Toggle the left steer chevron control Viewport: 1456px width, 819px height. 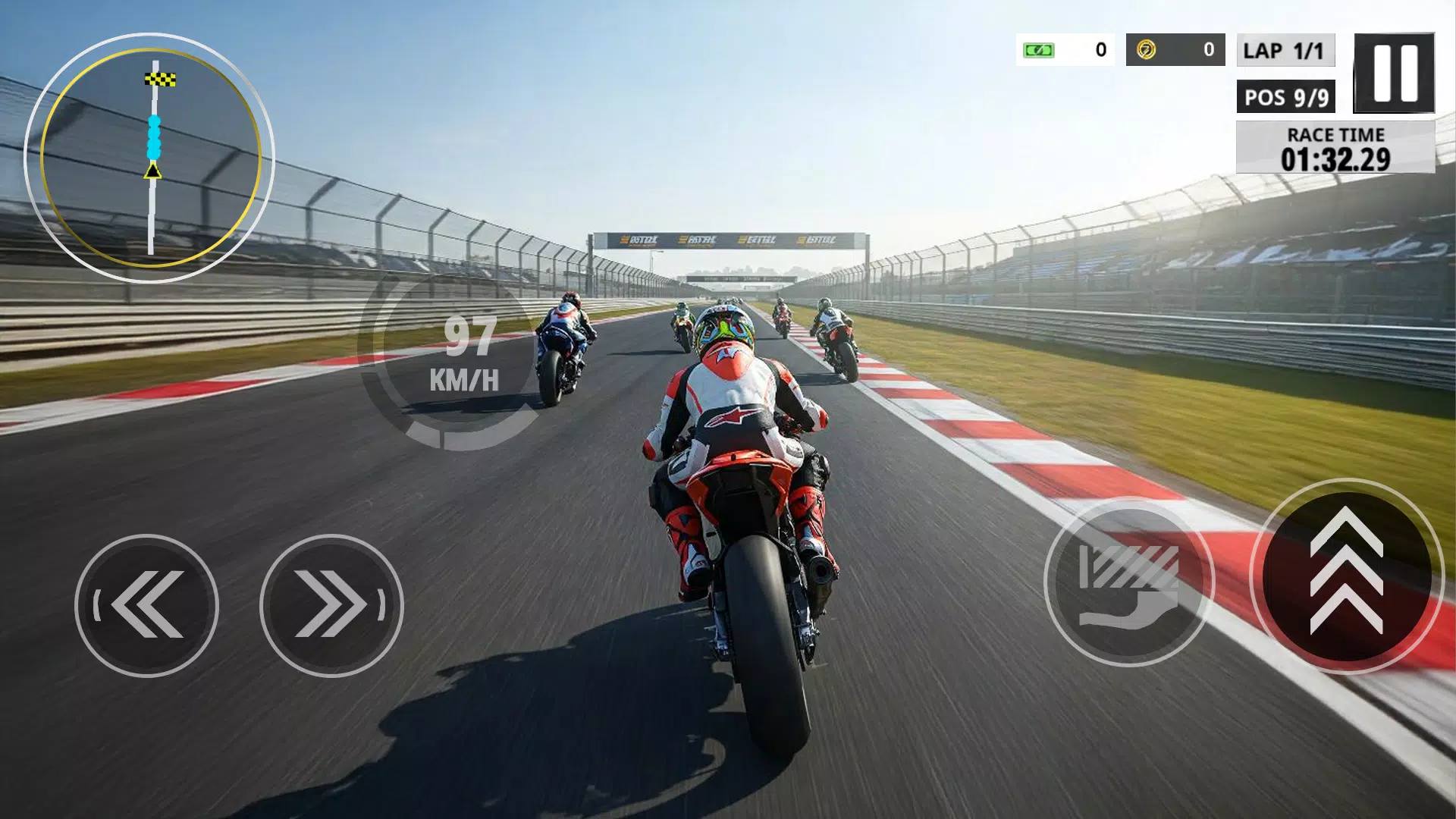click(x=149, y=604)
